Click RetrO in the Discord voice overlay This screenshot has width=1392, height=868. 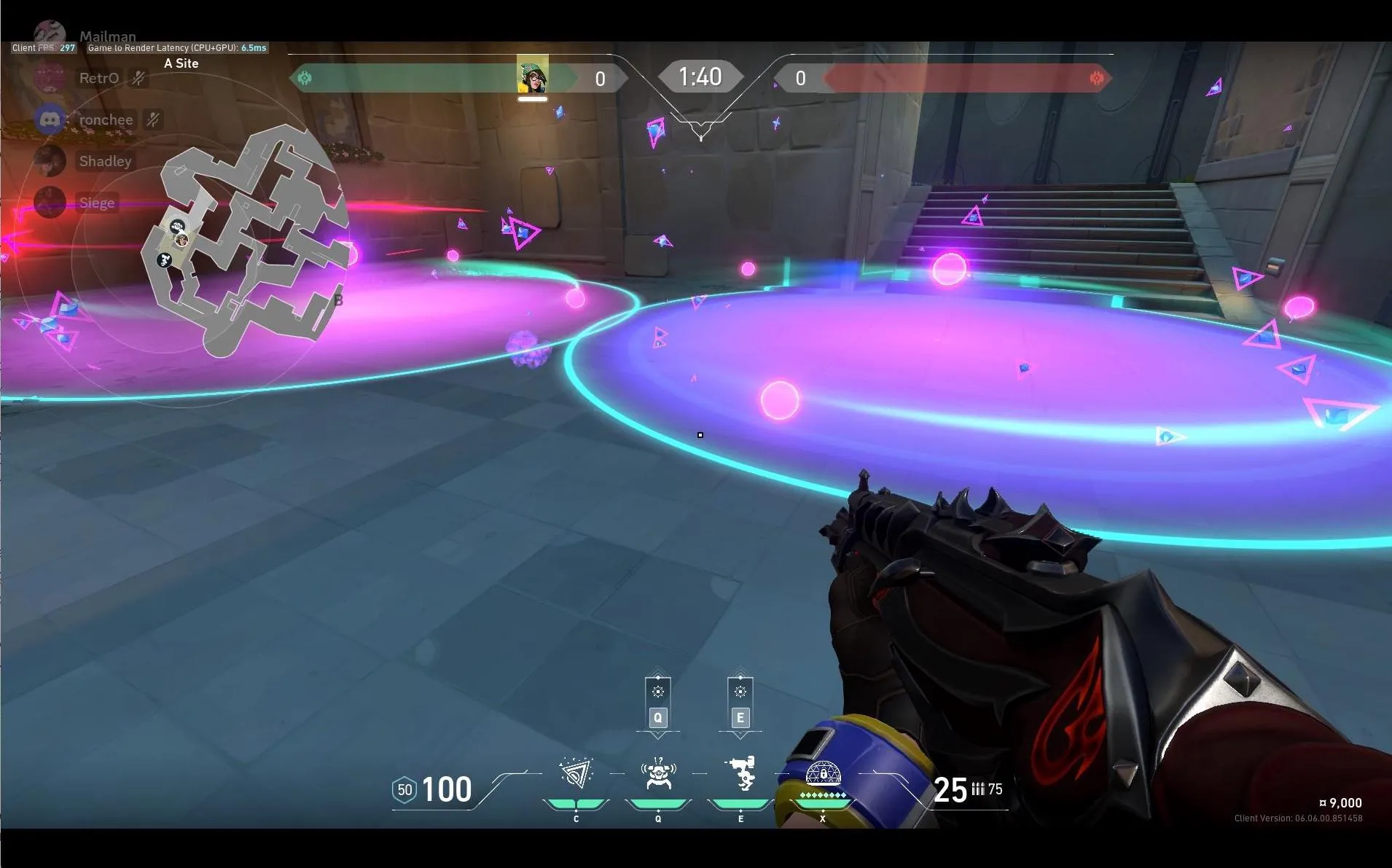(98, 78)
